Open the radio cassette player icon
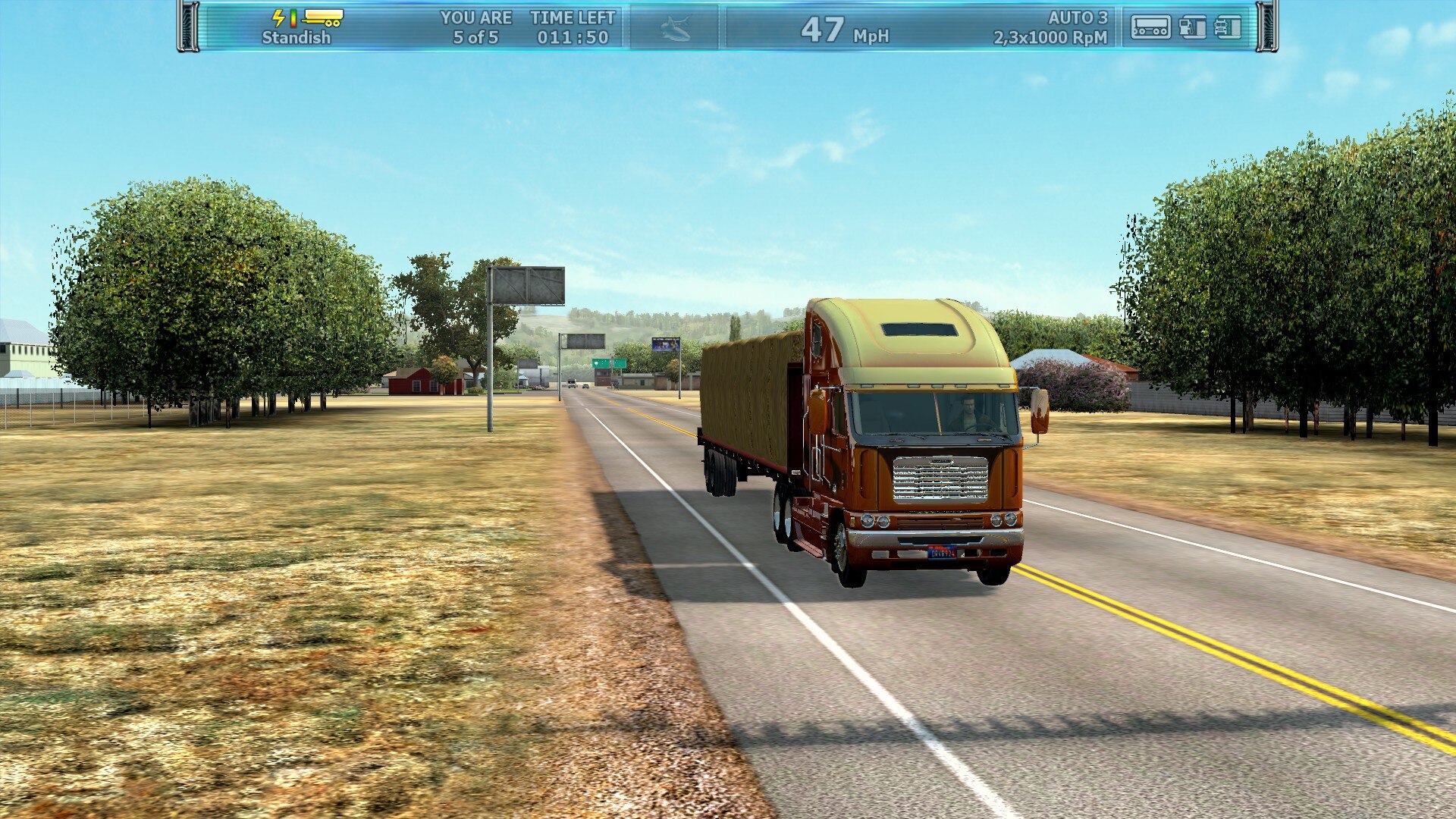1456x819 pixels. pyautogui.click(x=1150, y=27)
